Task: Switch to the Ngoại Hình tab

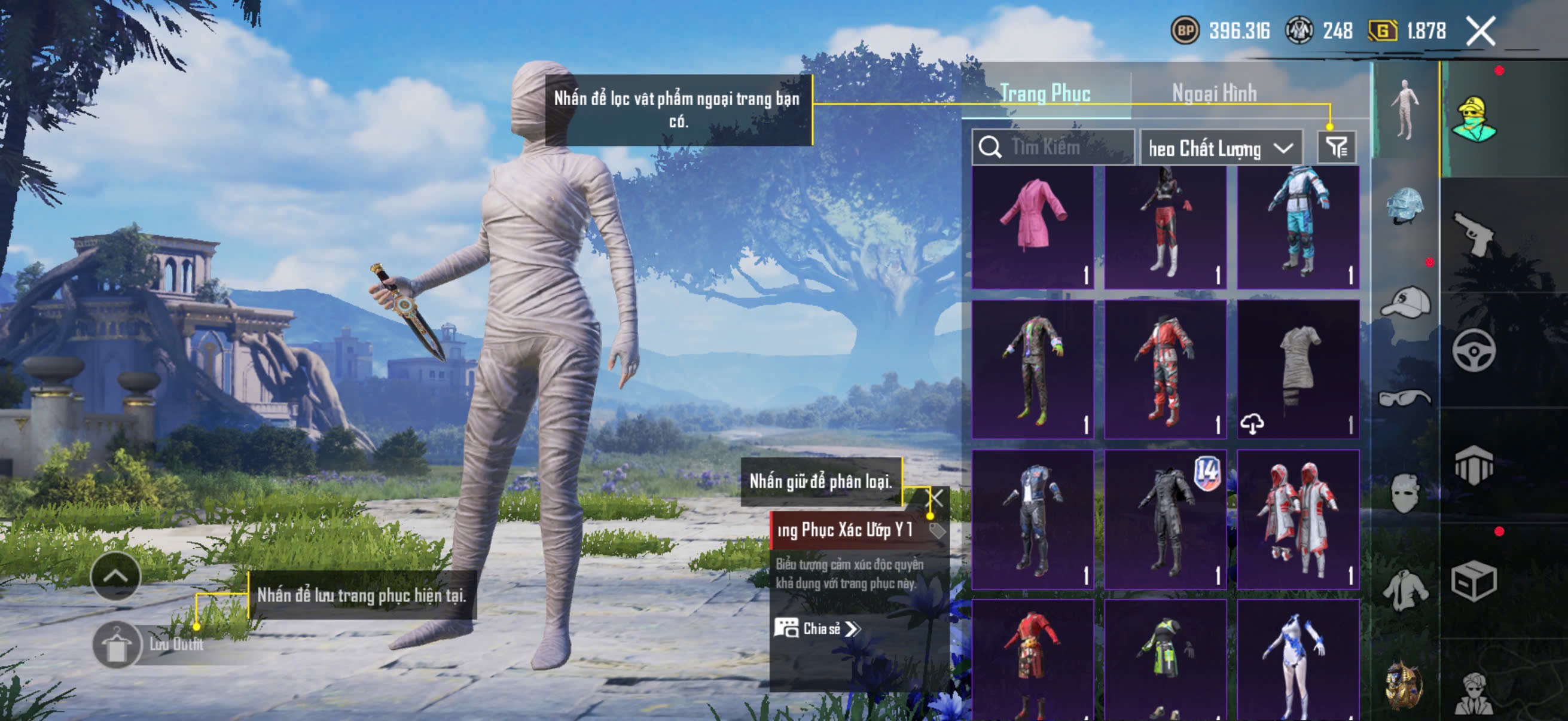Action: click(x=1214, y=94)
